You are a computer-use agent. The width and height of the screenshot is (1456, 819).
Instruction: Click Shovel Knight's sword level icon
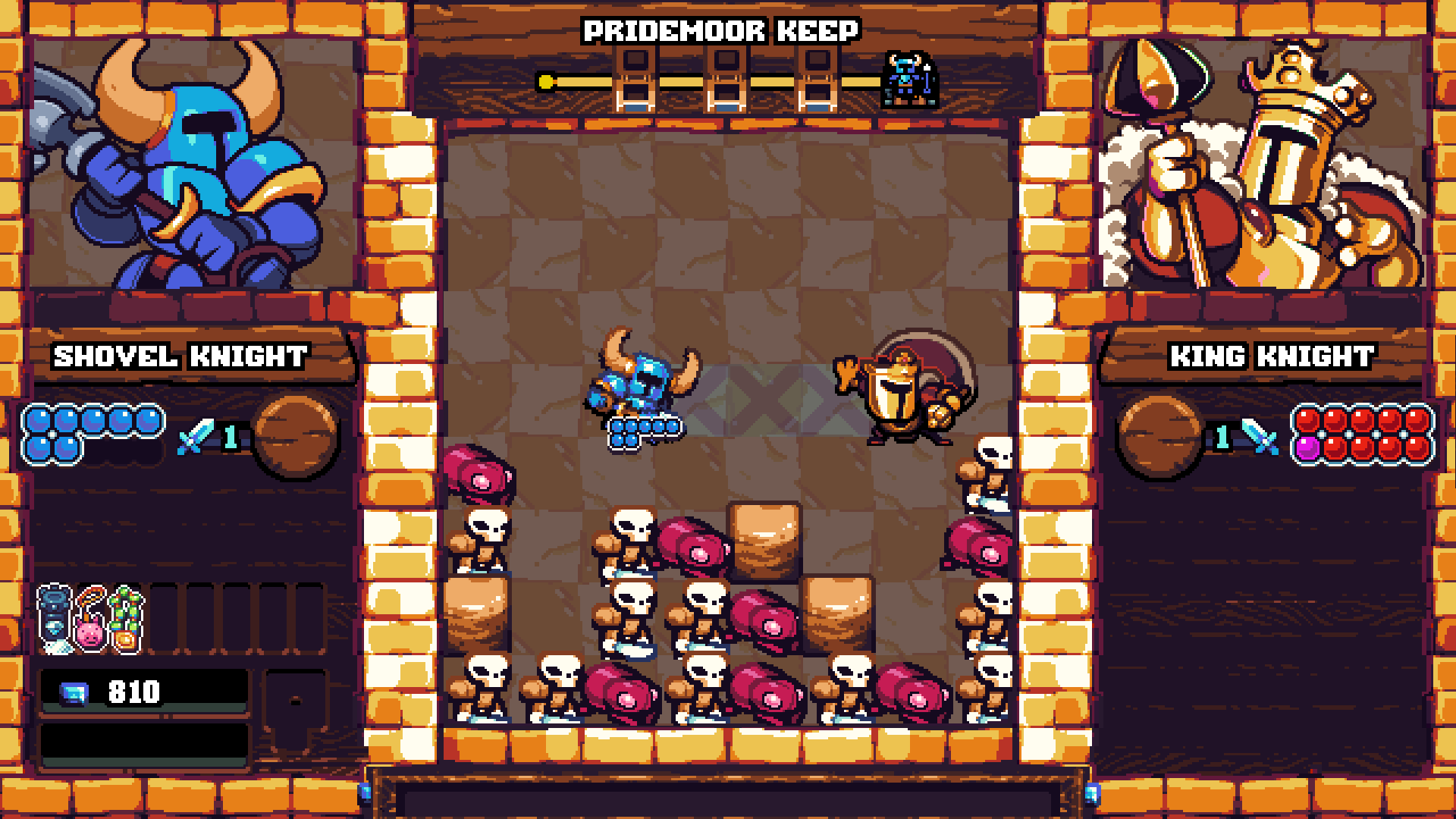(x=197, y=437)
